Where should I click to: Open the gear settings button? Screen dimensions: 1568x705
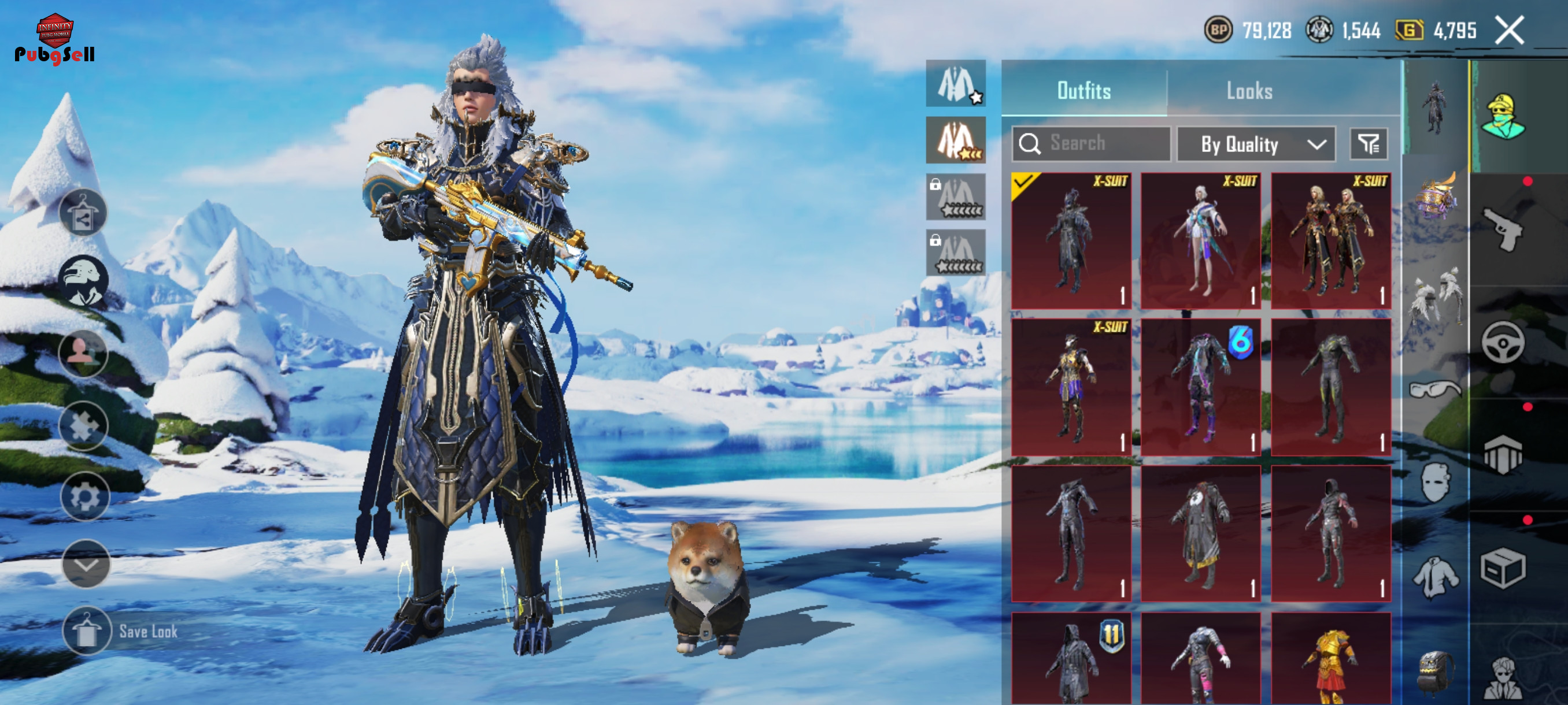84,497
